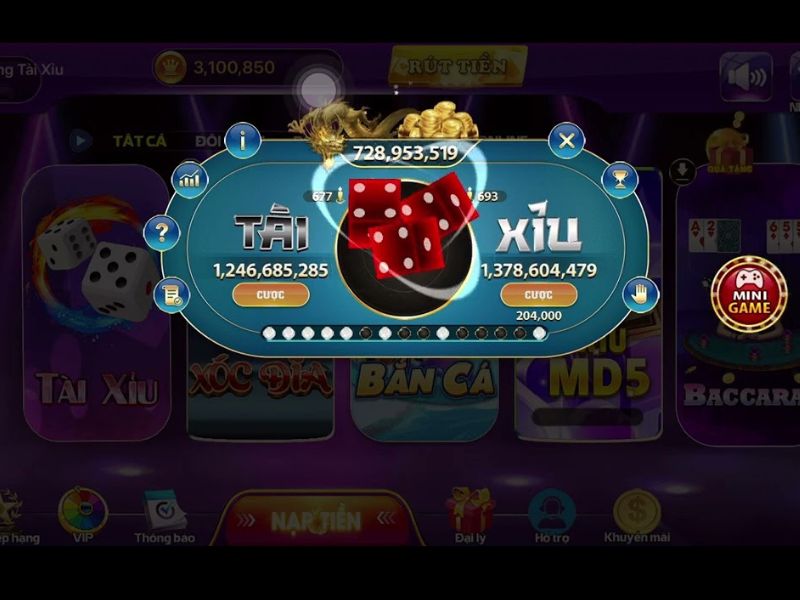The image size is (800, 600).
Task: Open the Đại lý gift icon
Action: pos(467,514)
